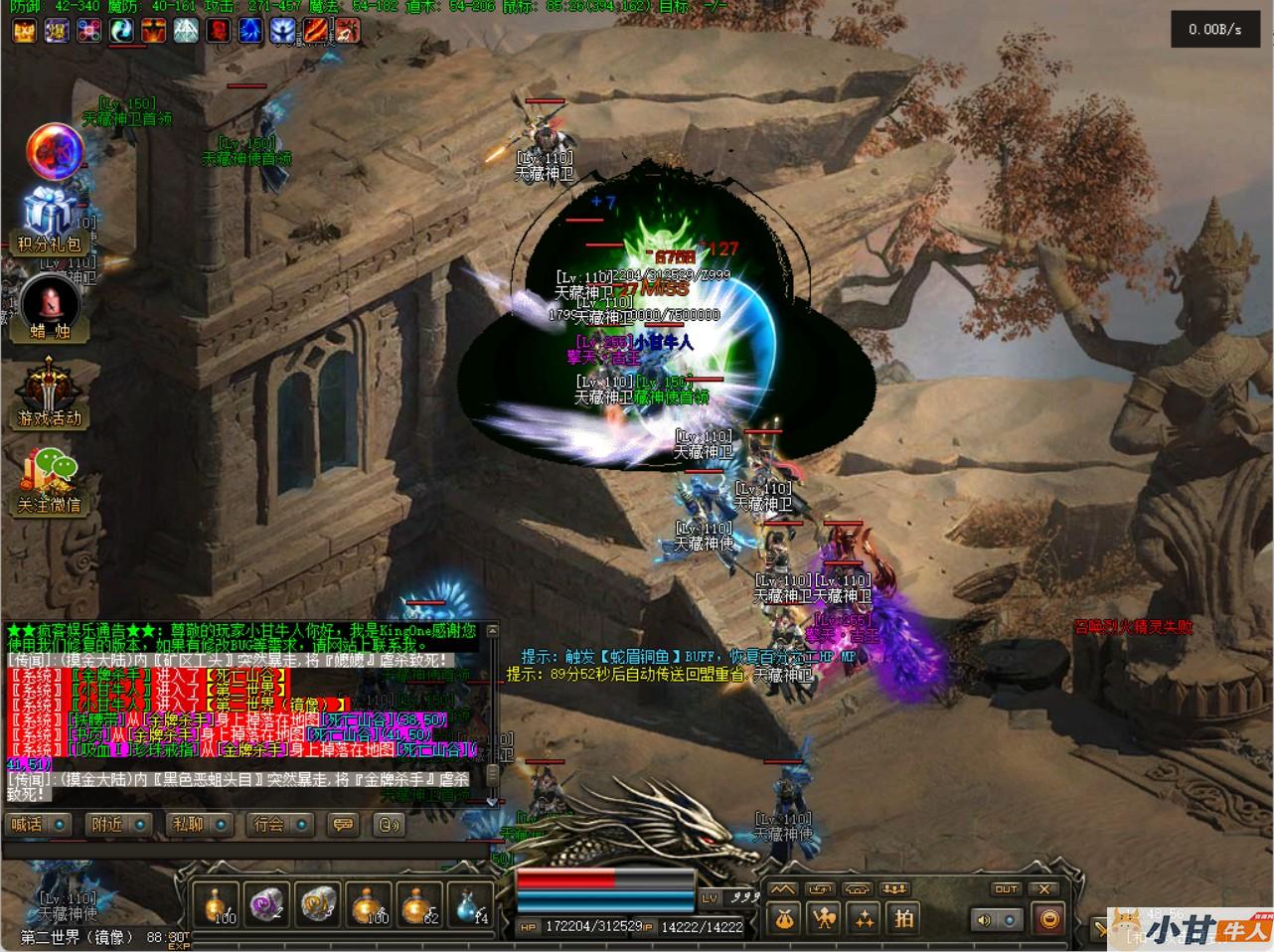Image resolution: width=1274 pixels, height=952 pixels.
Task: Select the 喊话 shout chat channel
Action: [39, 824]
